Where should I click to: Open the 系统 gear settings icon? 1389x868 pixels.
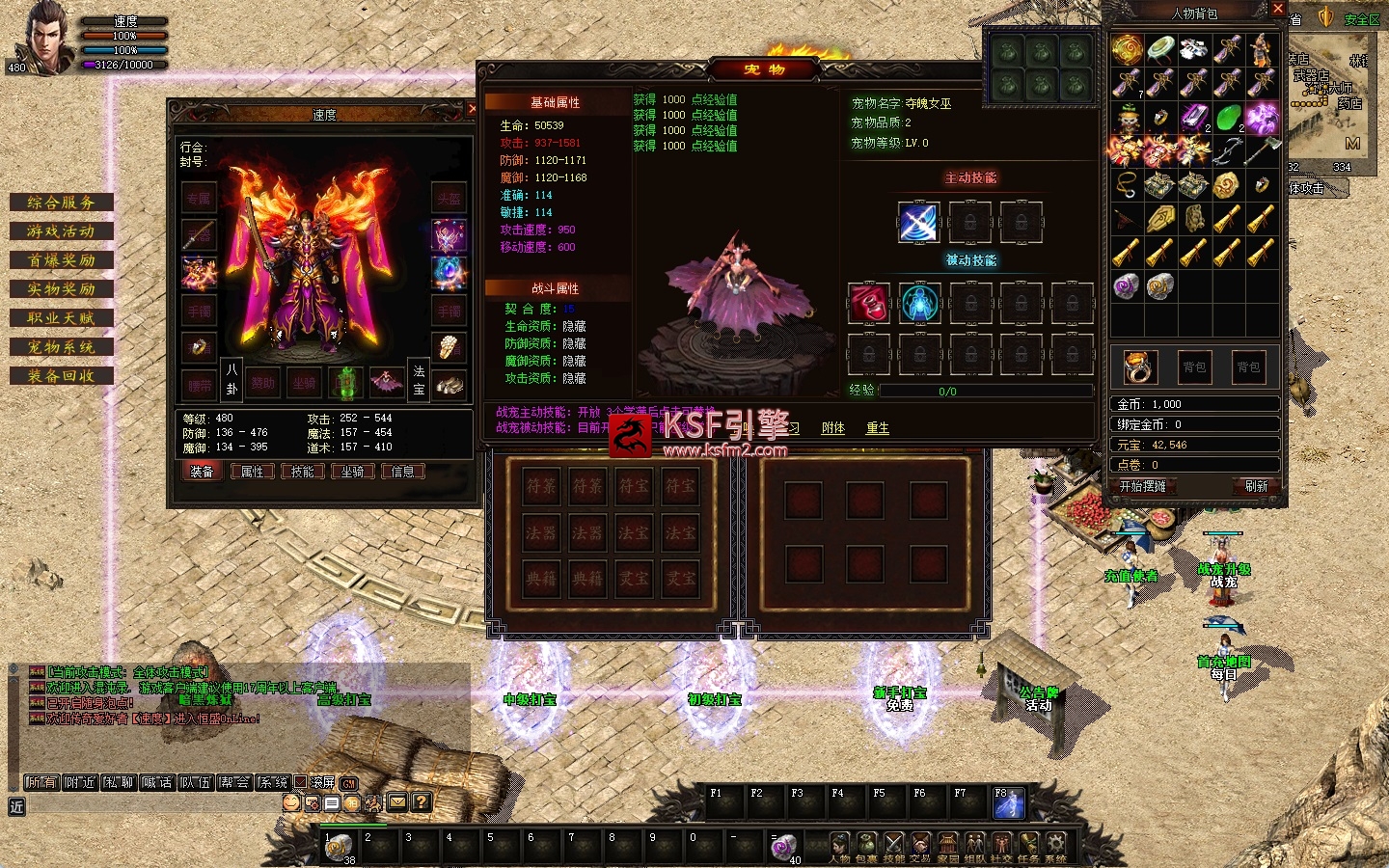(1056, 845)
